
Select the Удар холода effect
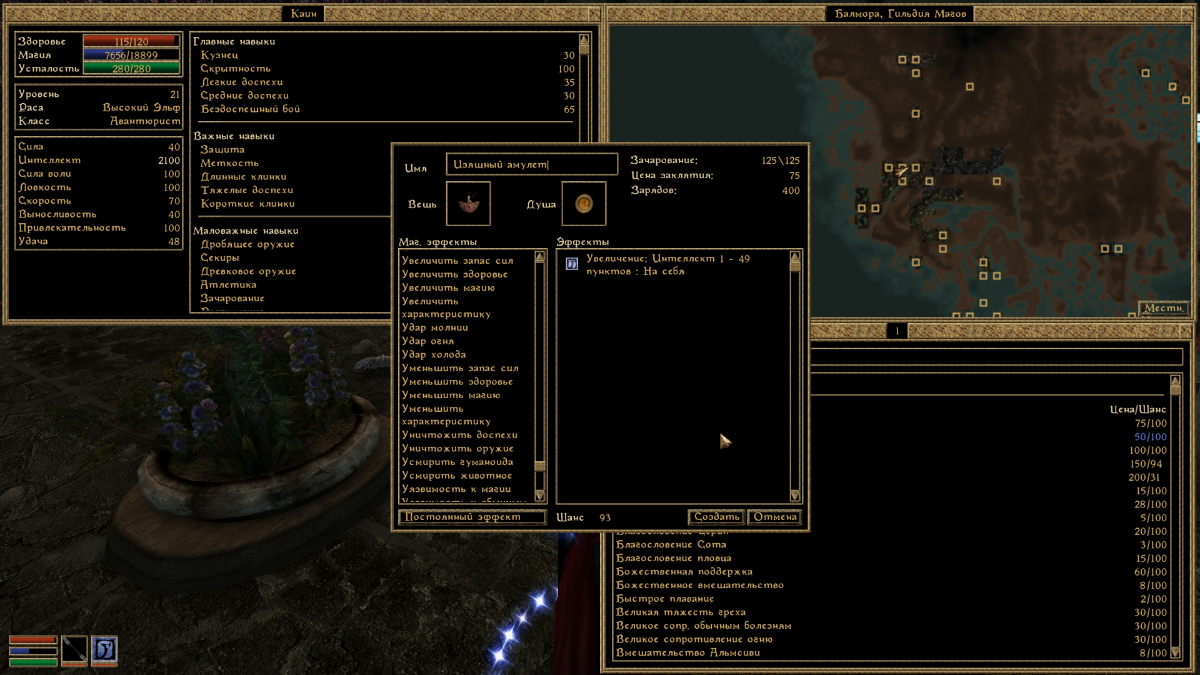click(433, 355)
